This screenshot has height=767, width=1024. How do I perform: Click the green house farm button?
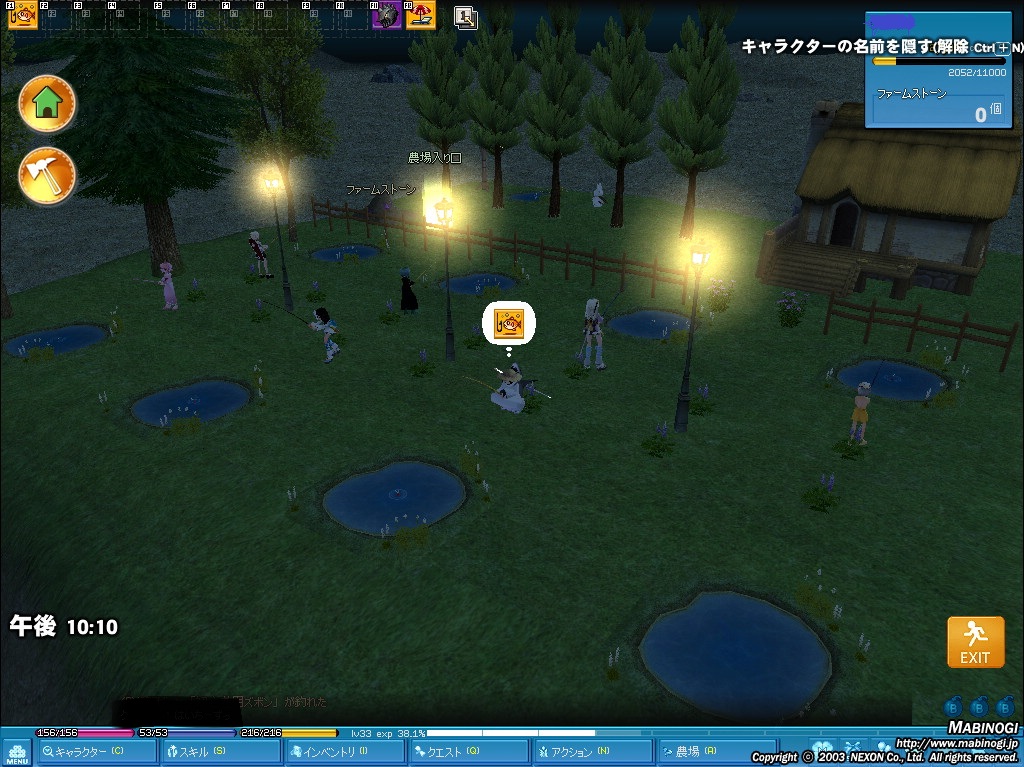pos(47,103)
